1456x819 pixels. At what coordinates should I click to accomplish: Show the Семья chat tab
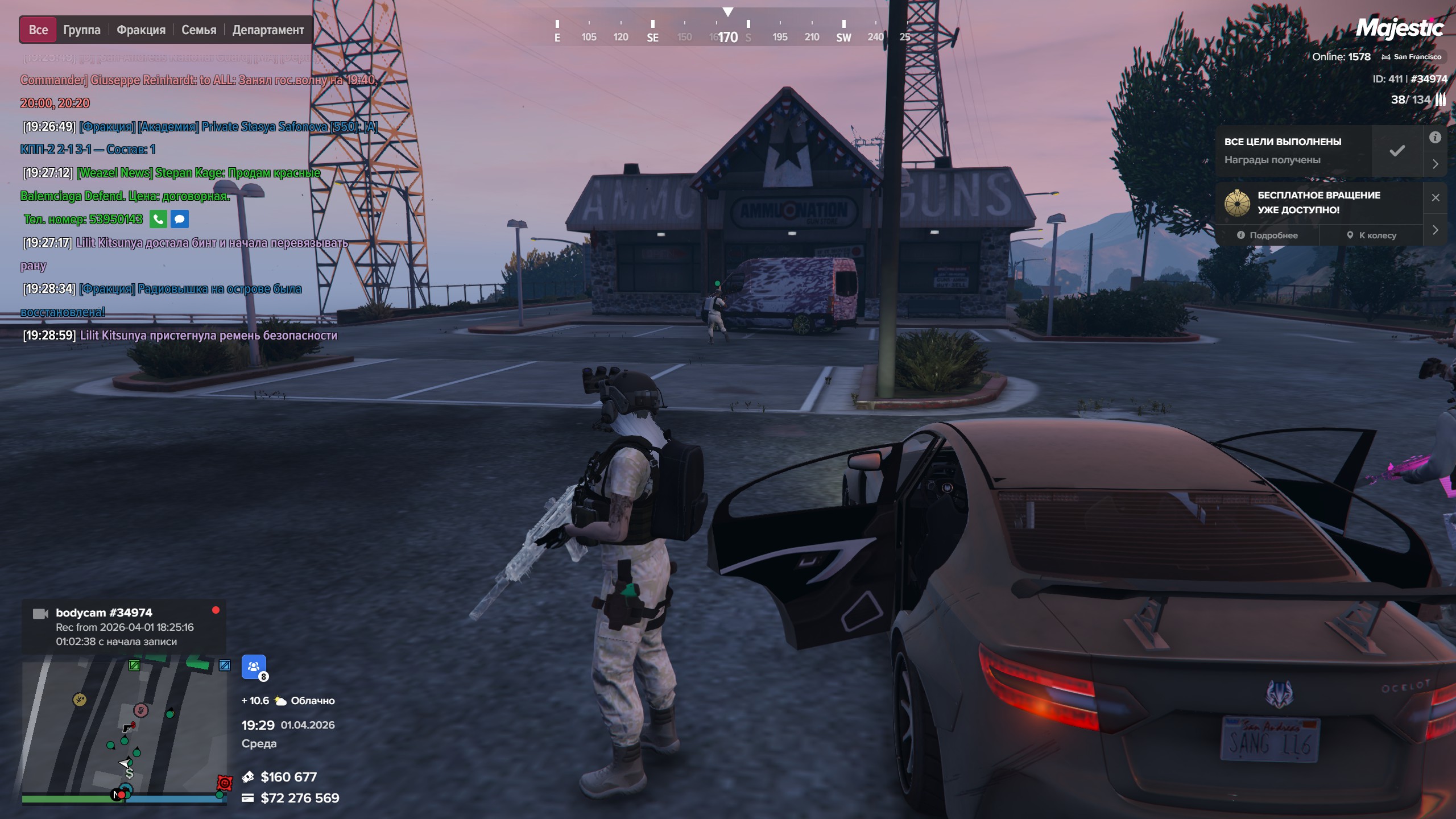click(198, 30)
